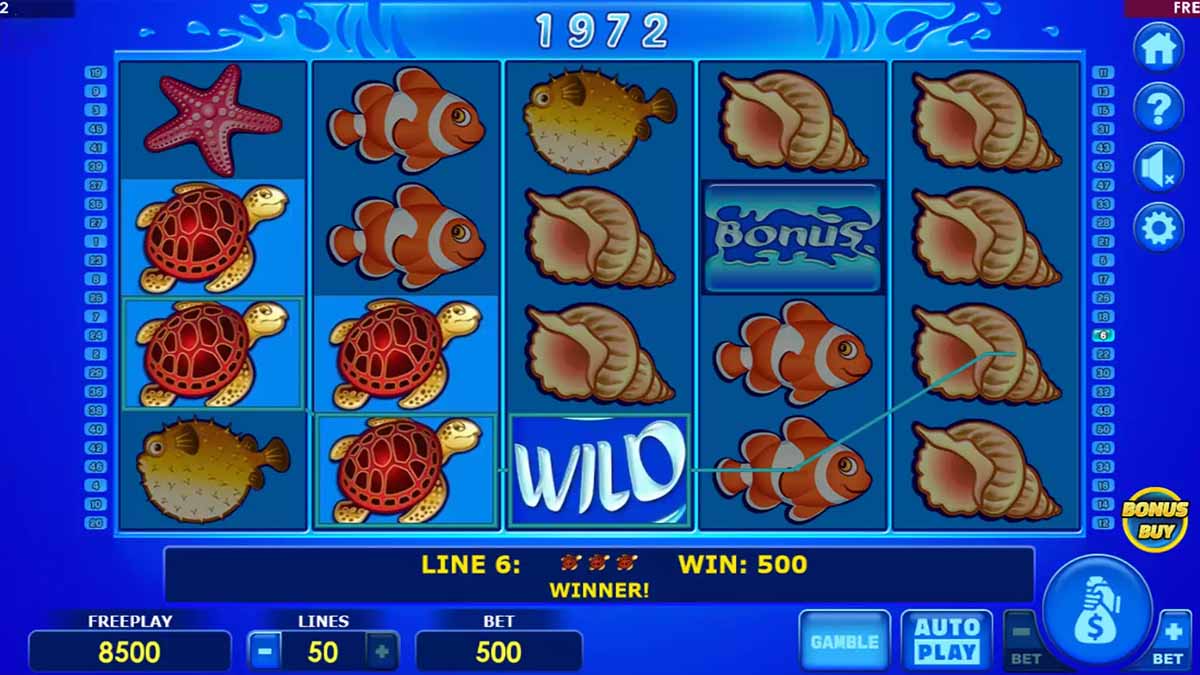Viewport: 1200px width, 675px height.
Task: Click the Bonus Buy button
Action: tap(1154, 518)
